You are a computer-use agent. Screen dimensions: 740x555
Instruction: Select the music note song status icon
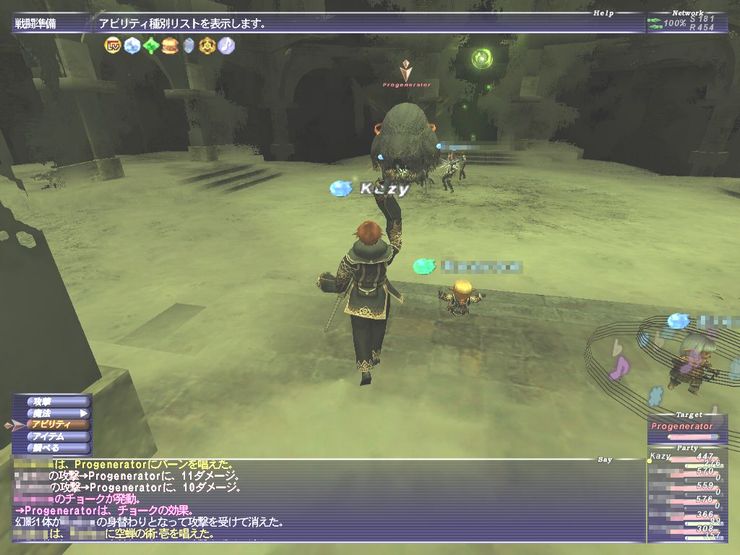pos(227,46)
